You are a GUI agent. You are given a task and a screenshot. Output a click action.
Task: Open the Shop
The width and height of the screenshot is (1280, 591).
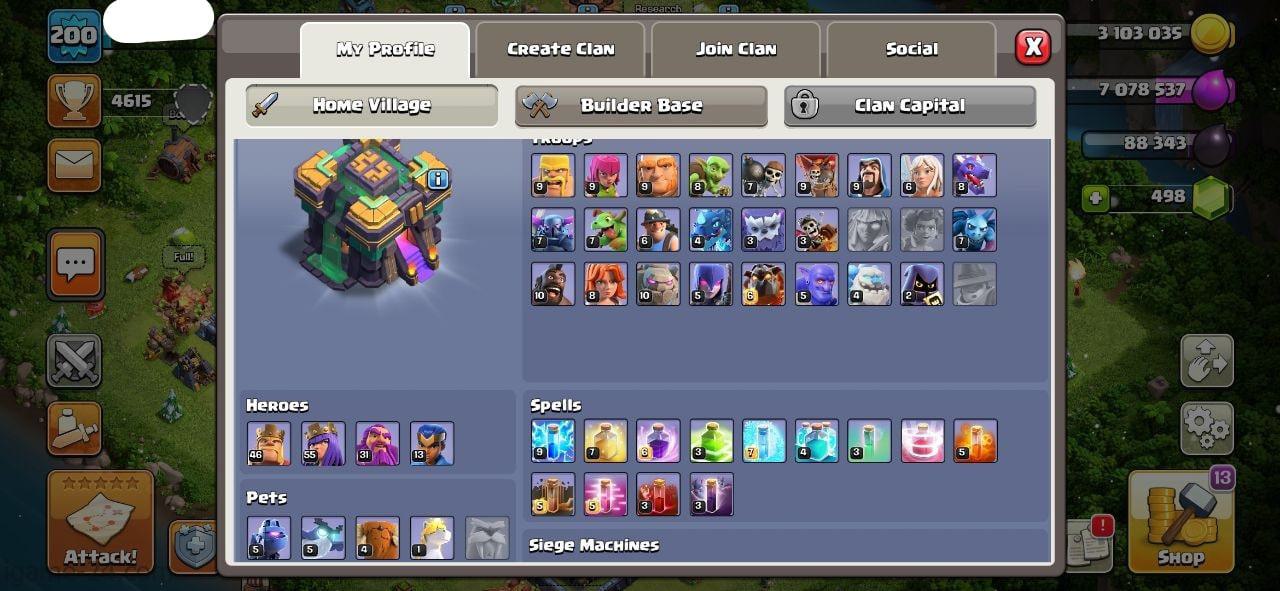(x=1181, y=520)
